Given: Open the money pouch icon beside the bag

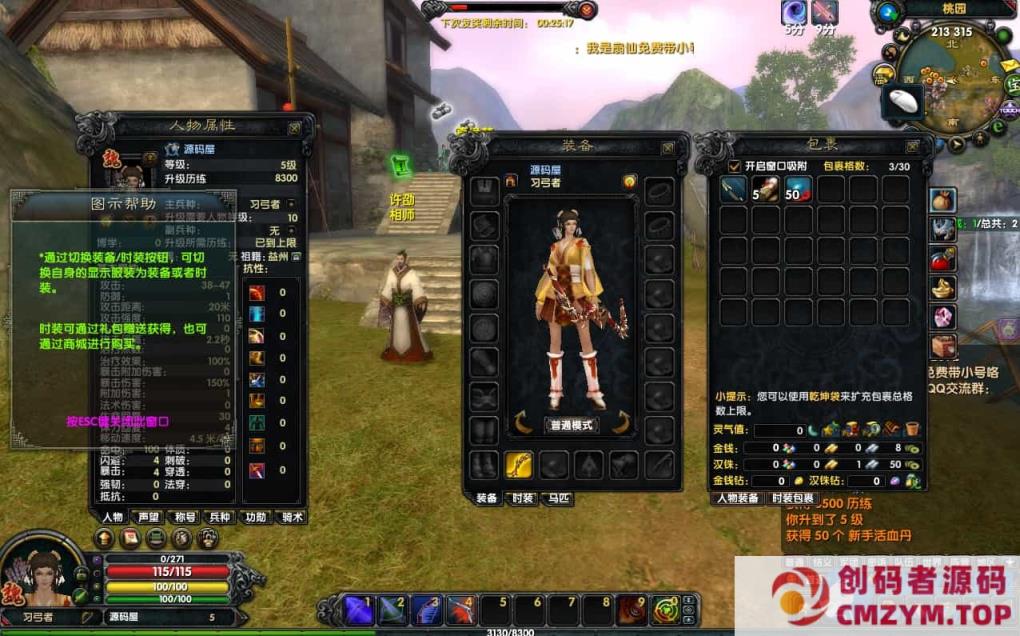Looking at the screenshot, I should [x=944, y=201].
